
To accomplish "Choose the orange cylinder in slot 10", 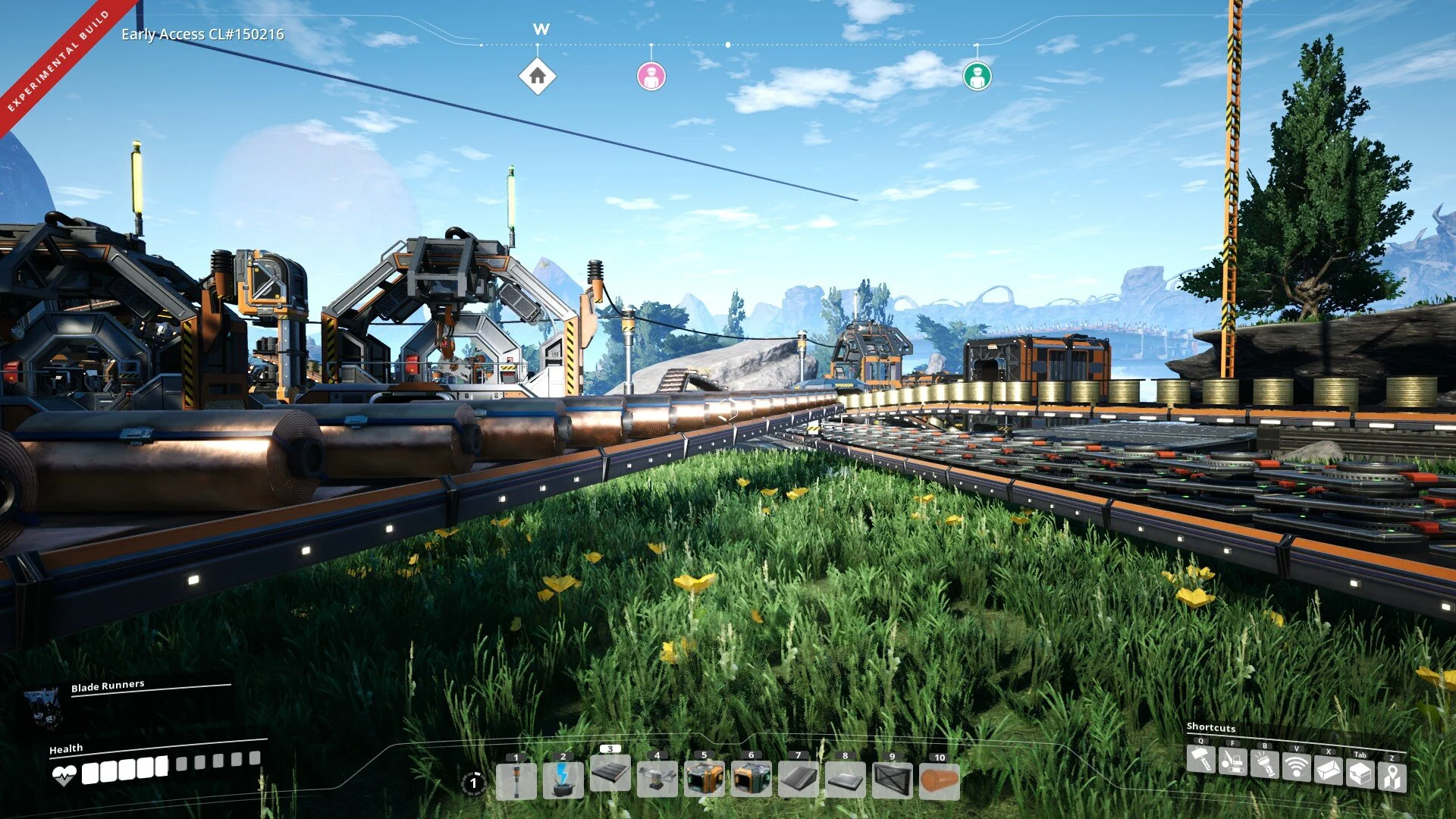I will (939, 781).
